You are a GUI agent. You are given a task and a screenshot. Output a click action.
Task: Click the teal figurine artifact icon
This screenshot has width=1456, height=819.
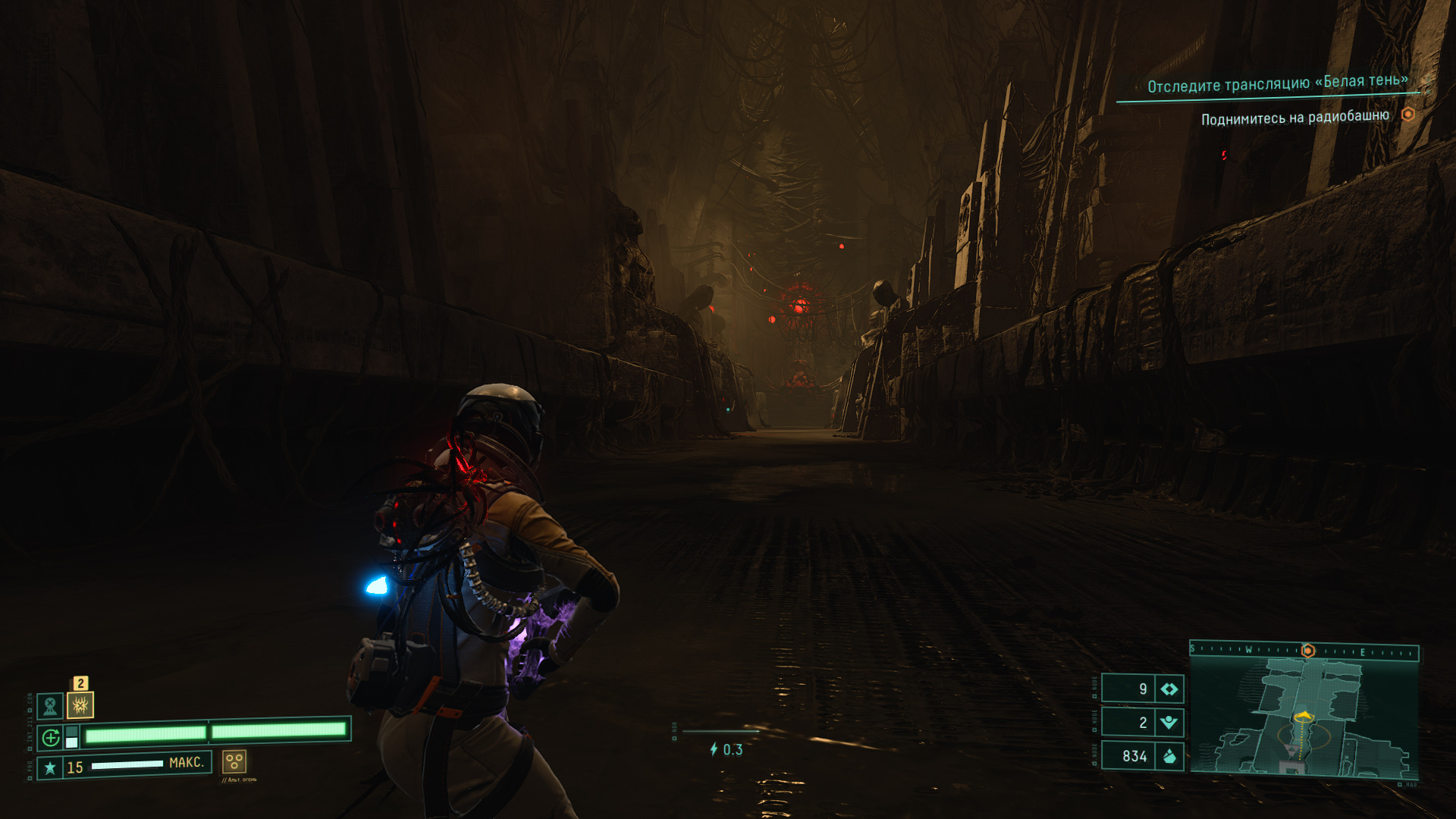[x=51, y=706]
